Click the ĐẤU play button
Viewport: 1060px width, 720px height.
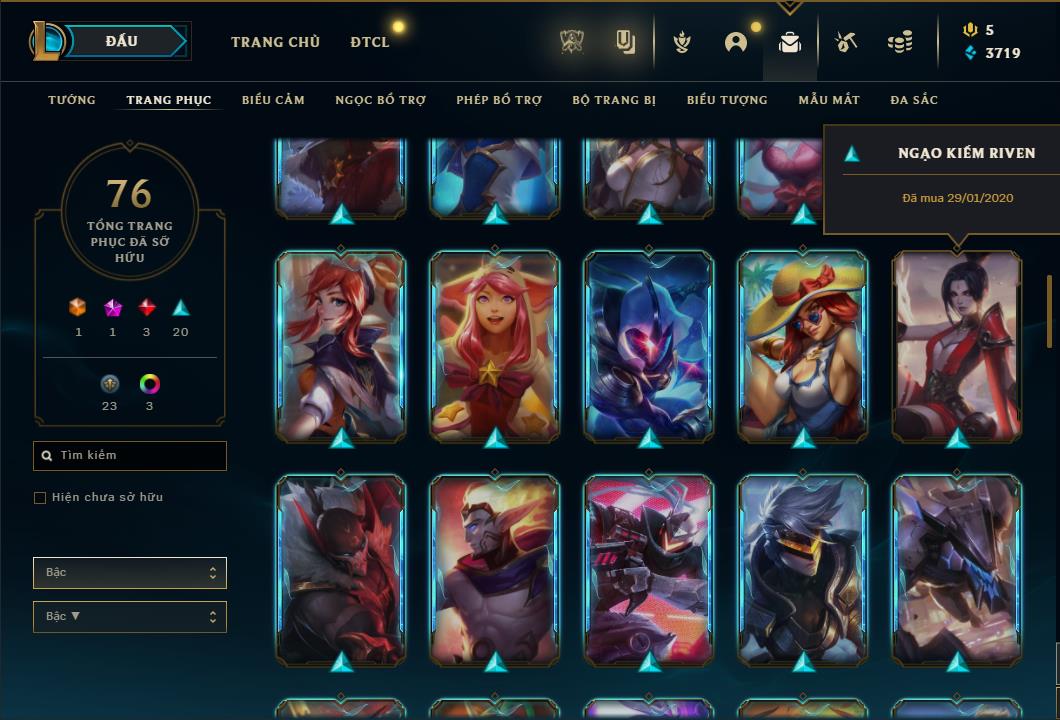tap(121, 41)
